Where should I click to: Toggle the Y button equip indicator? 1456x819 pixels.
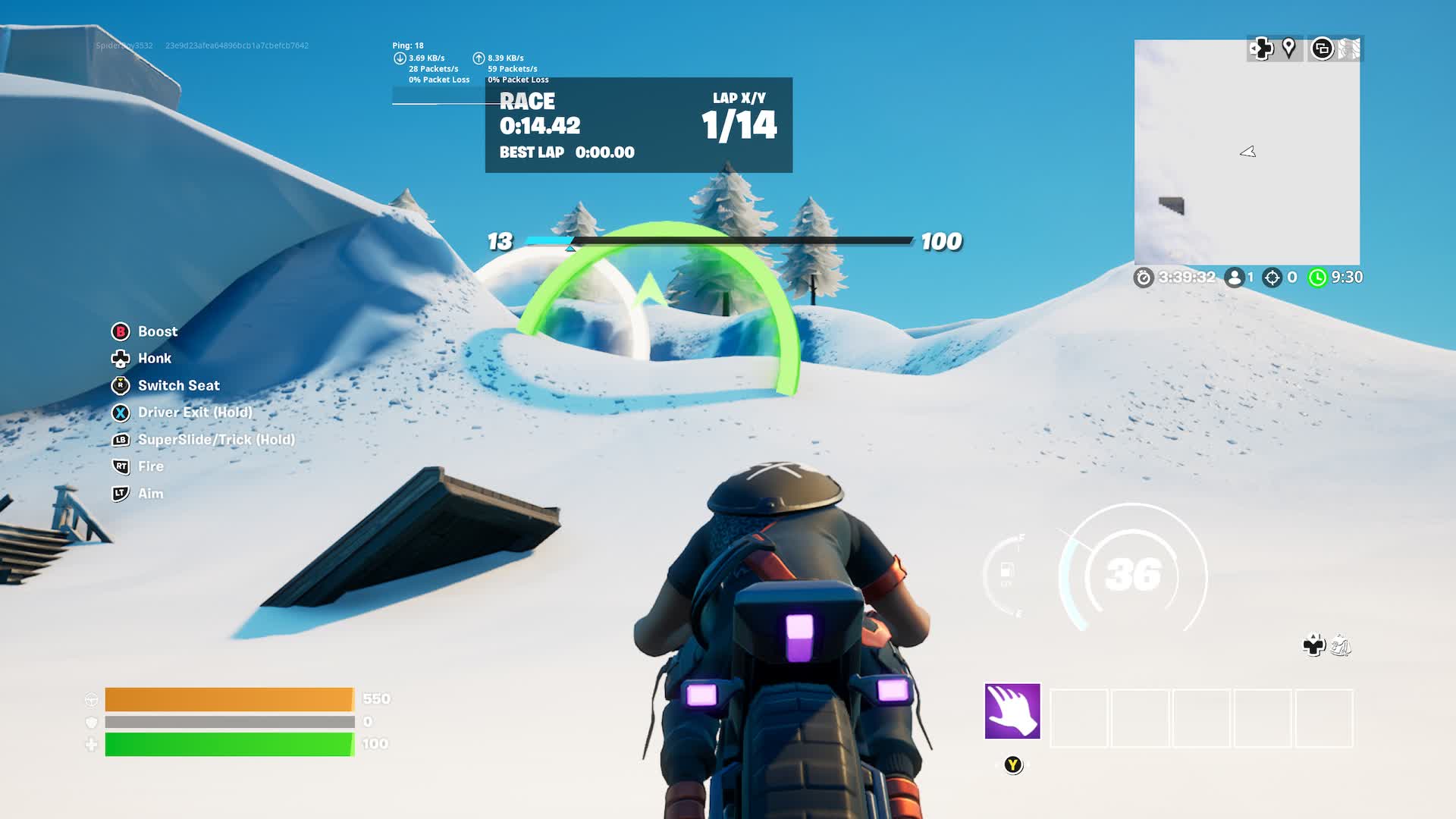tap(1012, 765)
